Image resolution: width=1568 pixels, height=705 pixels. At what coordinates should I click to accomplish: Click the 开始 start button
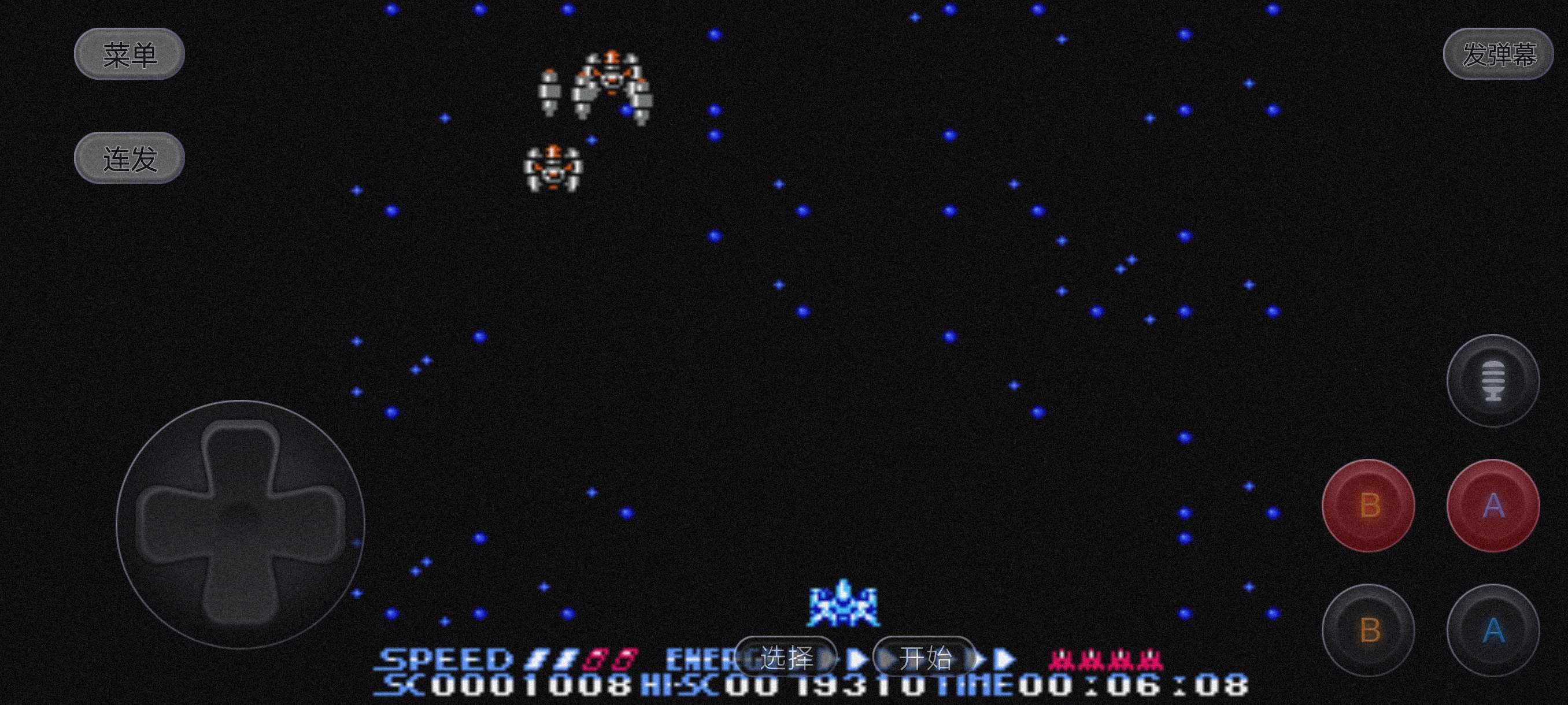click(x=924, y=658)
